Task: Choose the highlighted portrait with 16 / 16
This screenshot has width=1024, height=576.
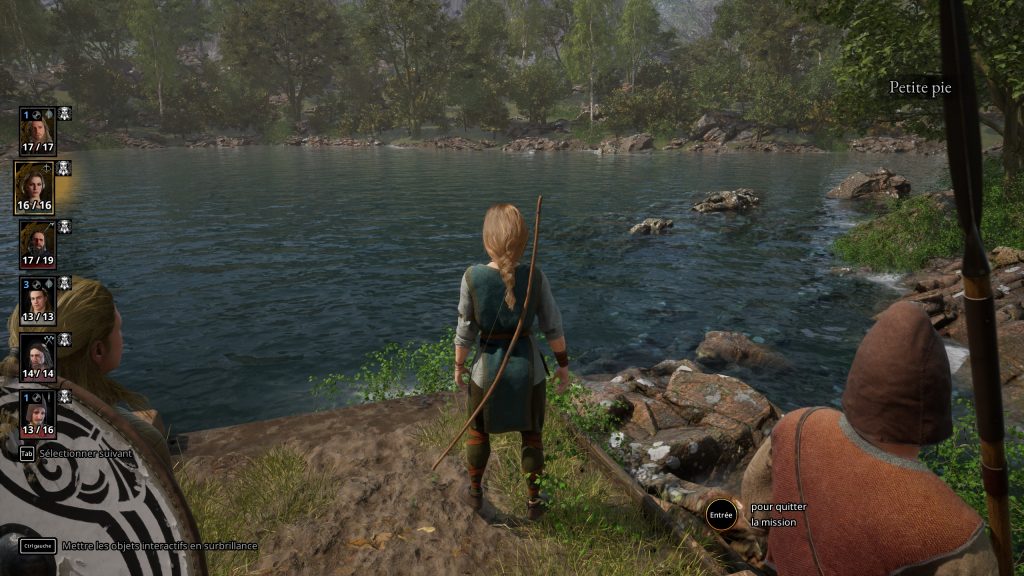Action: [34, 187]
